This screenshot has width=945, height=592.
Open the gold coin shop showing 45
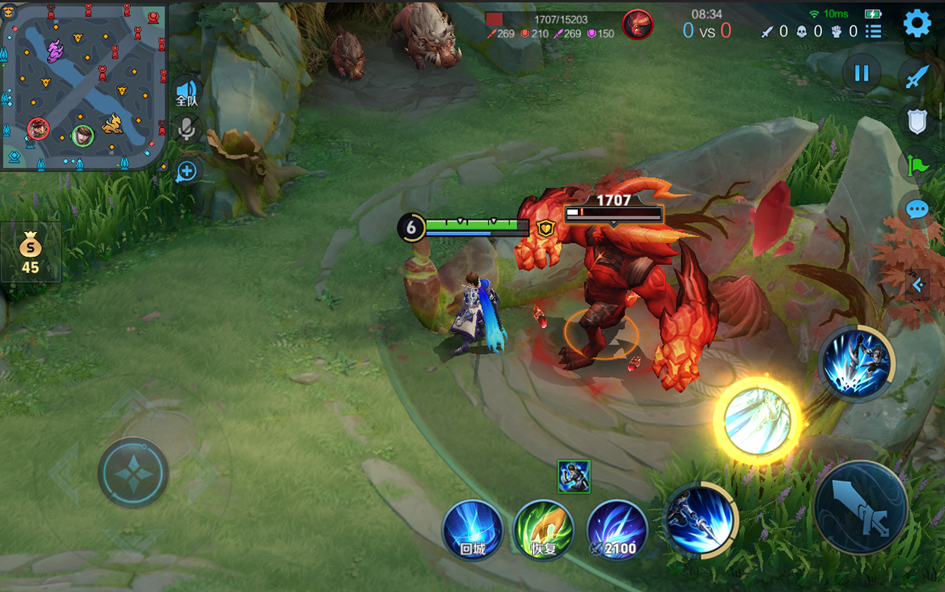click(x=31, y=252)
